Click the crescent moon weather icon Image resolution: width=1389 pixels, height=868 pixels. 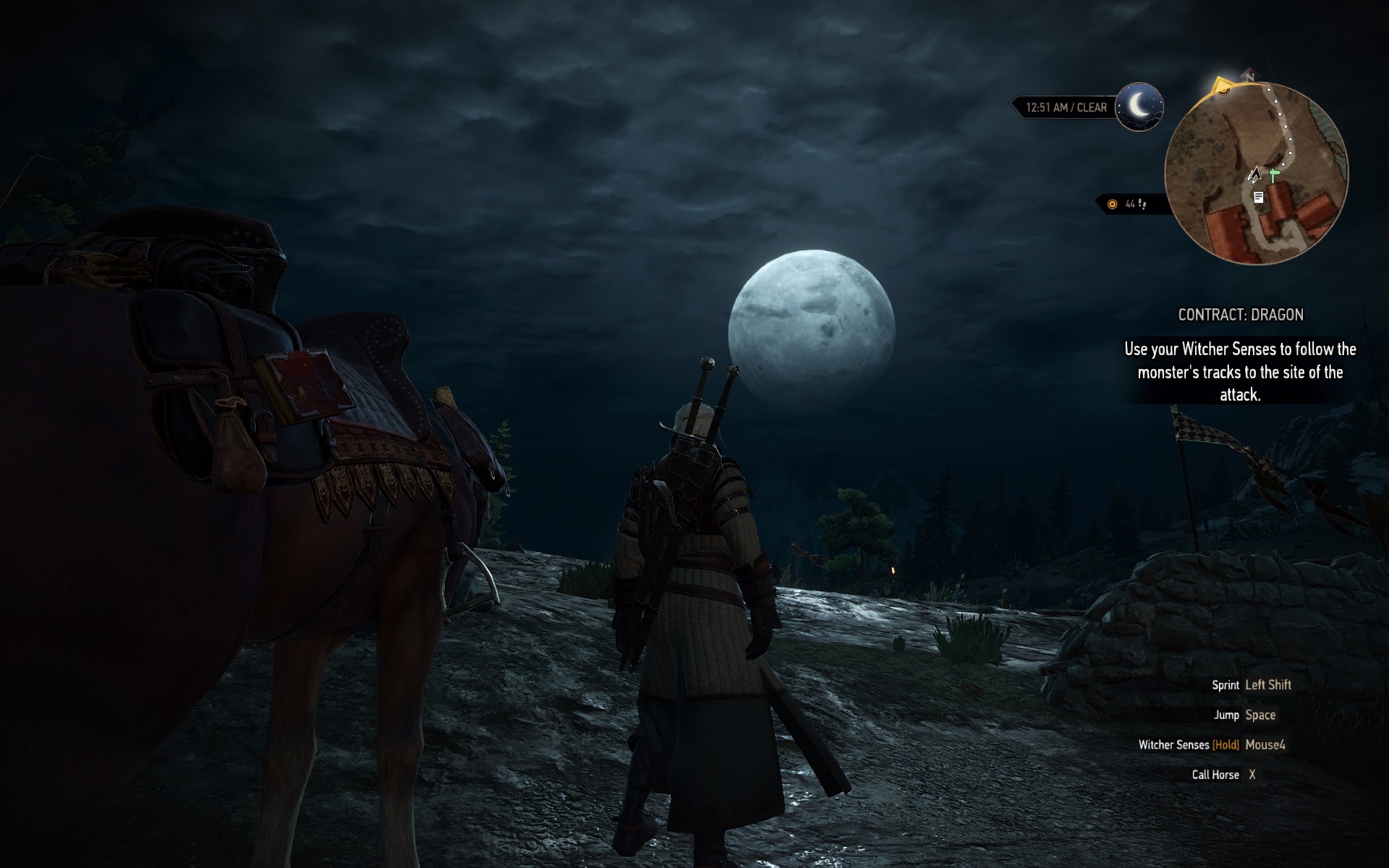pos(1139,106)
